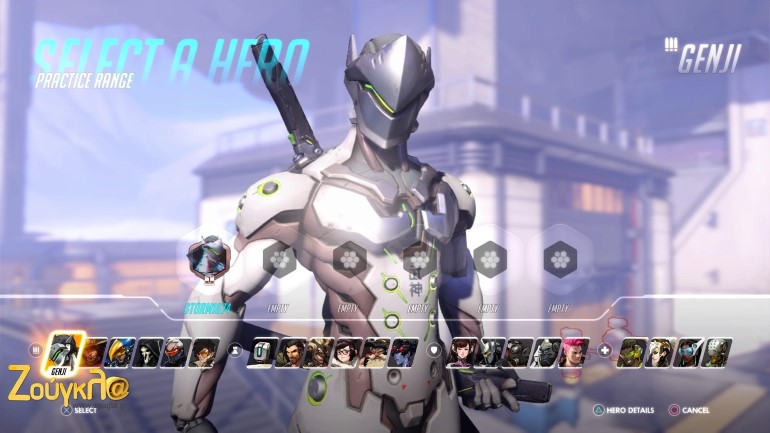Pick Mei's portrait with glasses

347,351
